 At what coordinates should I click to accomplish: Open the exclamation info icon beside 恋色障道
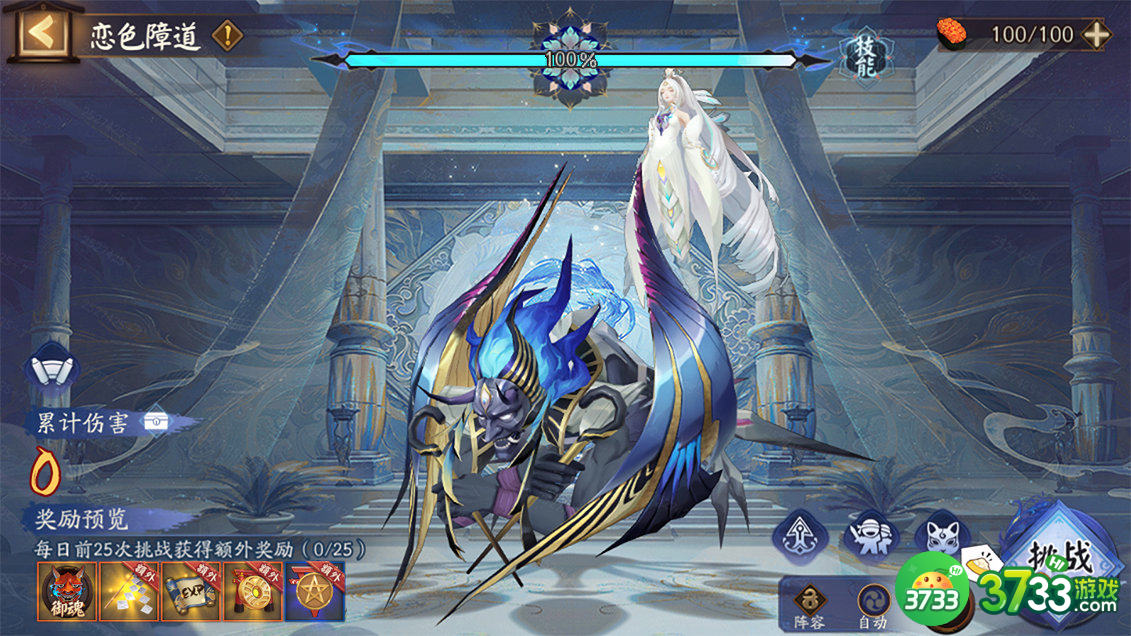pyautogui.click(x=228, y=37)
